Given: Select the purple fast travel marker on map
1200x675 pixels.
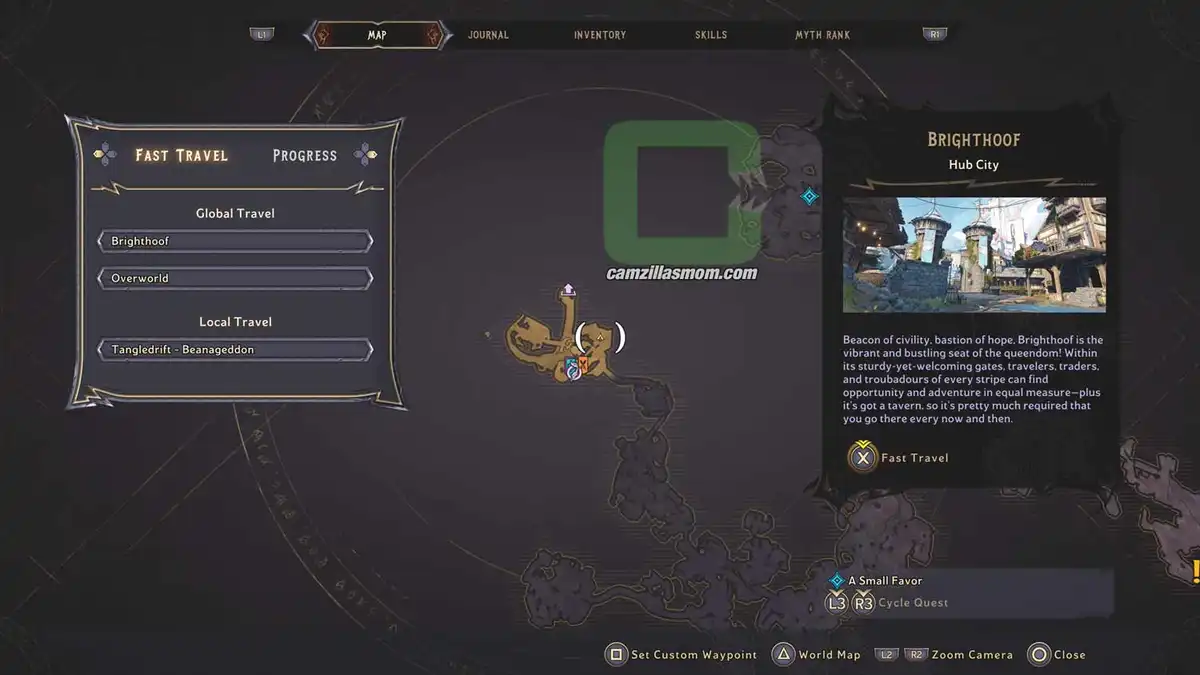Looking at the screenshot, I should [x=568, y=289].
